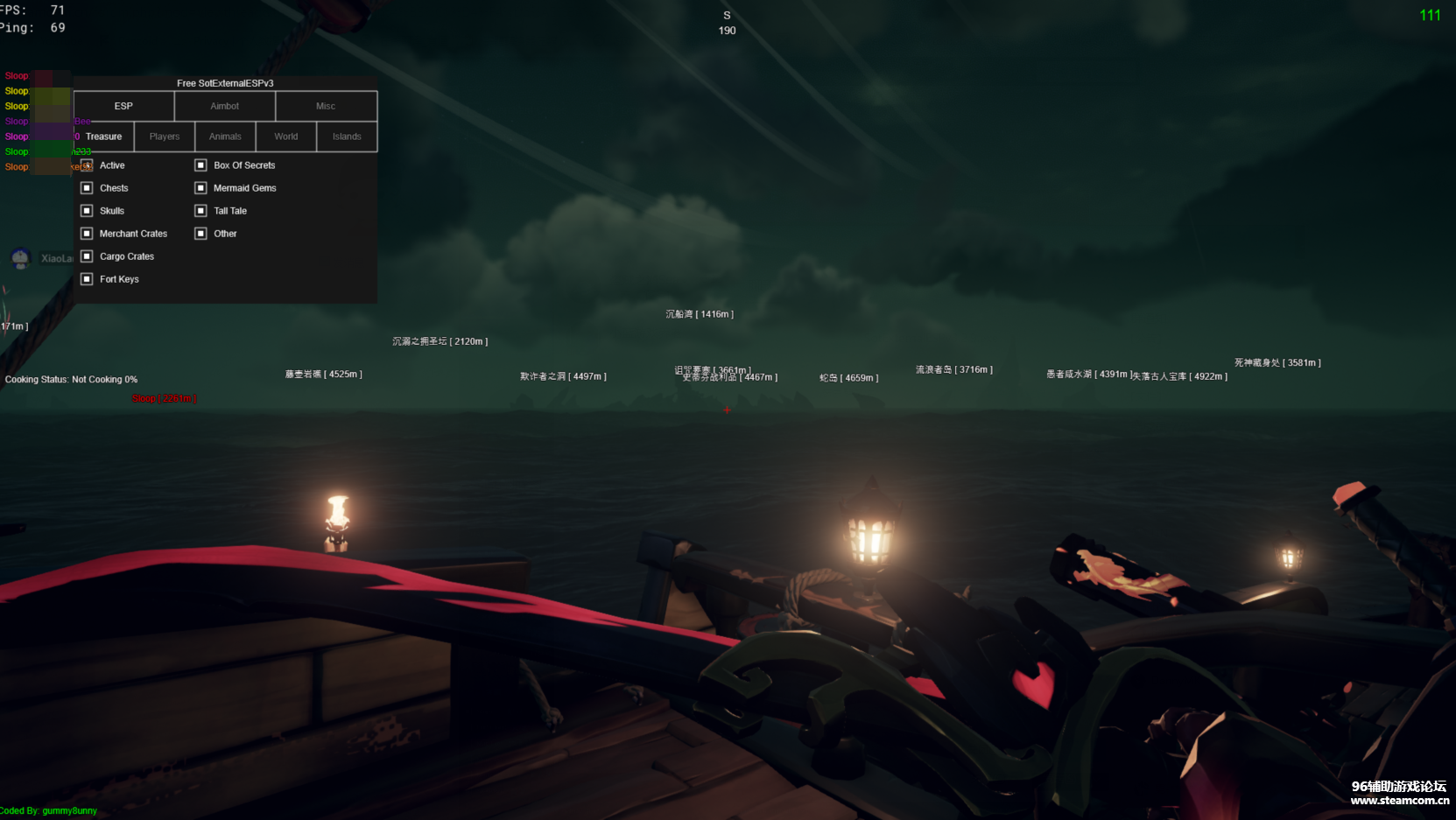Toggle the Tall Tale checkbox
1456x820 pixels.
click(x=200, y=211)
